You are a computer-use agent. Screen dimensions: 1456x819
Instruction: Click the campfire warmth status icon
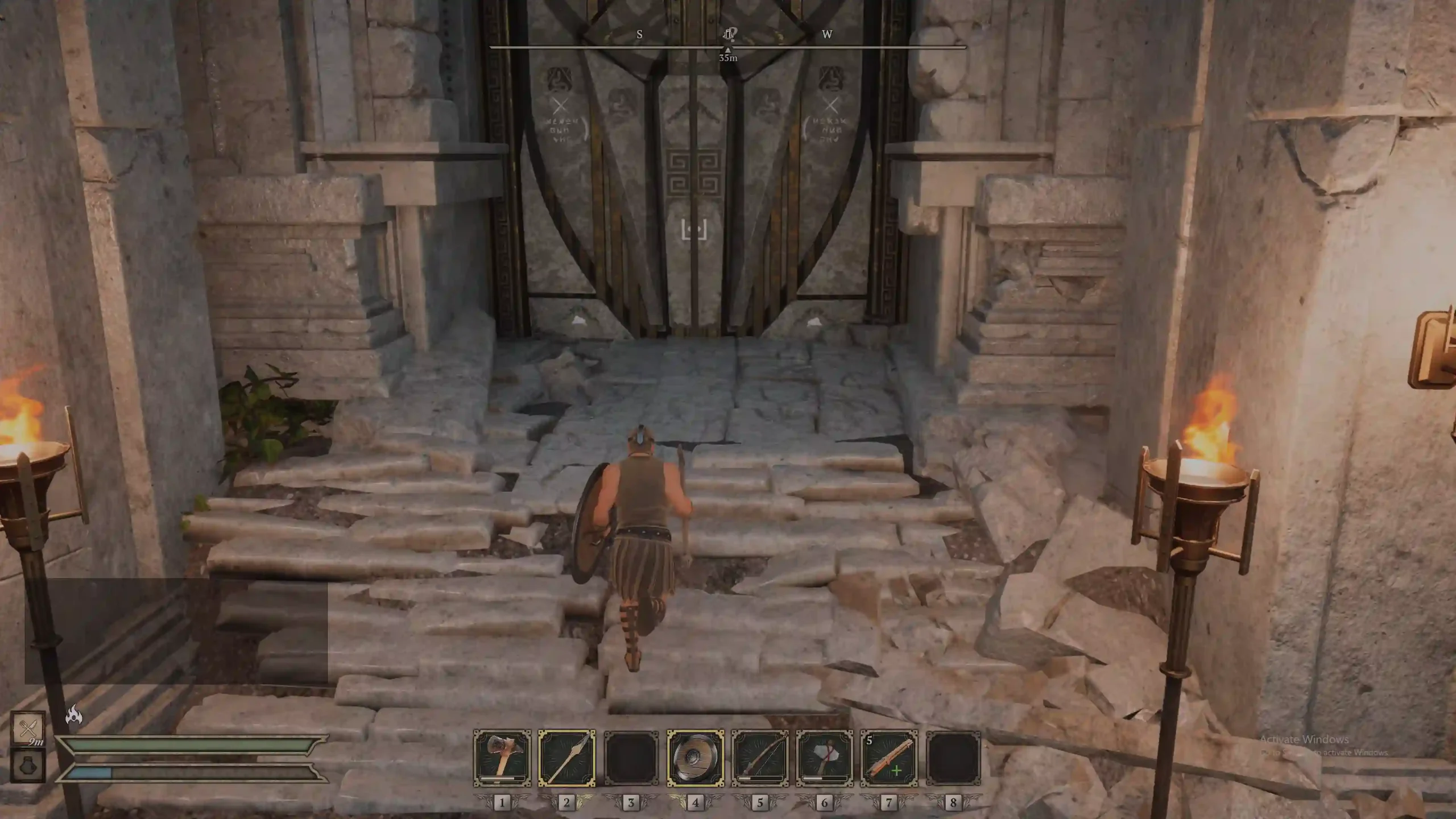[74, 714]
